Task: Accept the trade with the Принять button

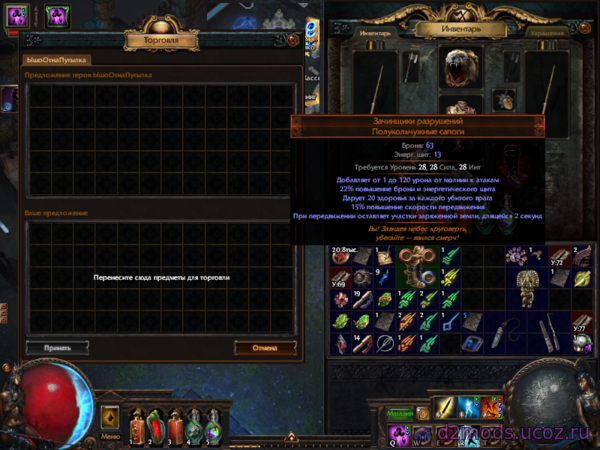Action: pyautogui.click(x=56, y=348)
